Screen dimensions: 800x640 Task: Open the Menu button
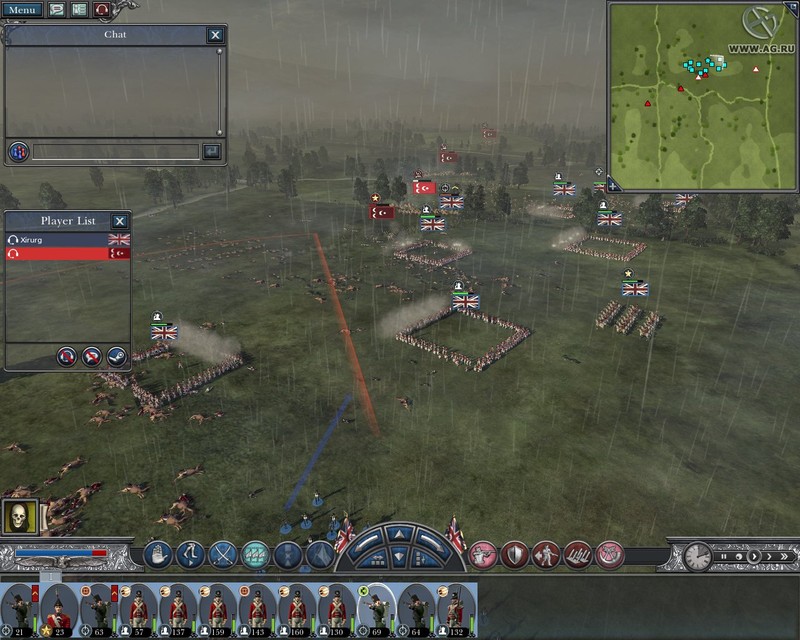point(21,9)
